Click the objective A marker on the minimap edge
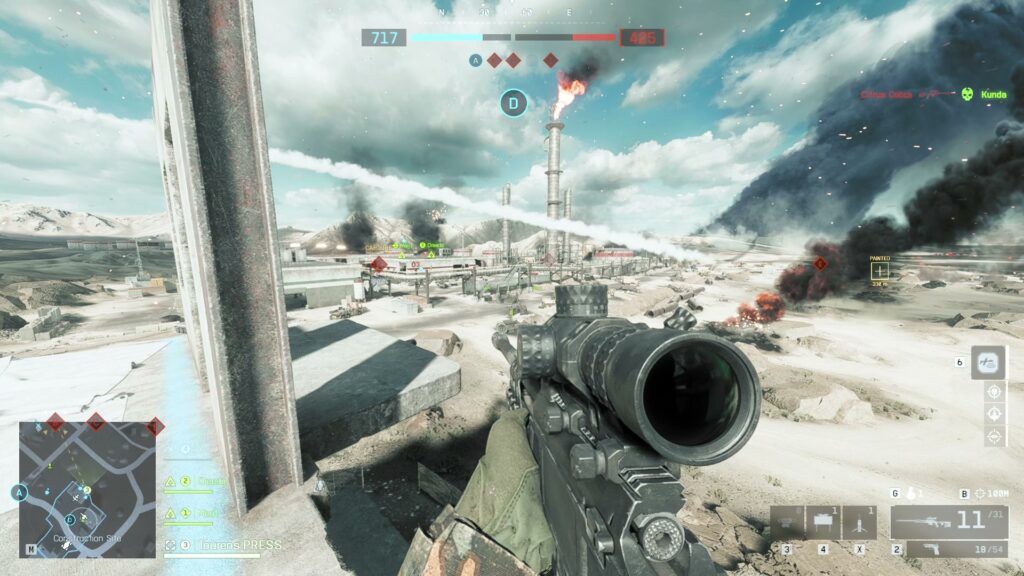This screenshot has height=576, width=1024. click(x=18, y=492)
